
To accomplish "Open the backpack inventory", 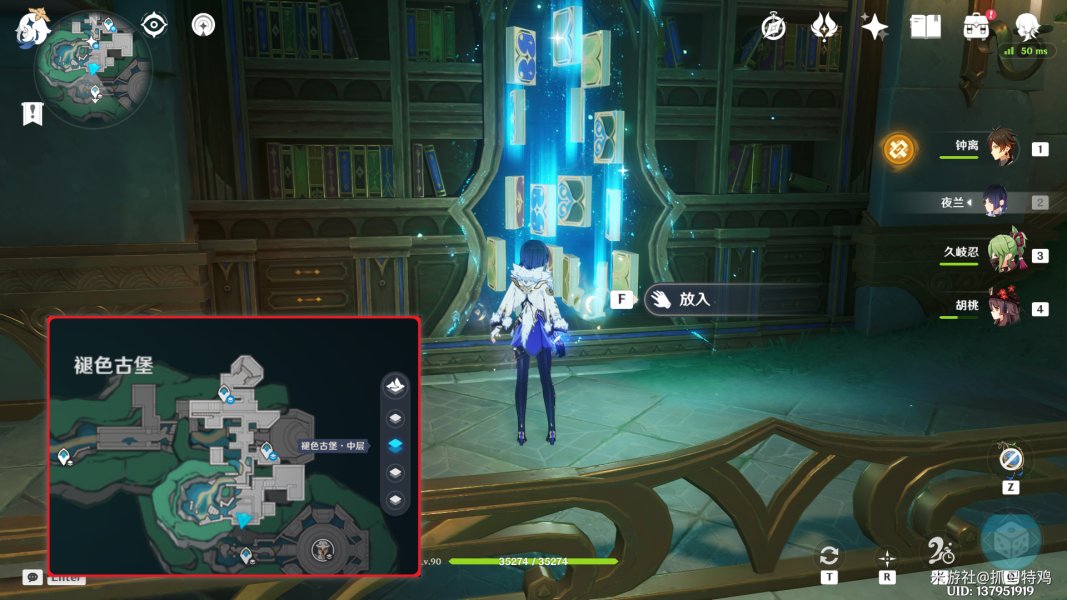I will tap(977, 27).
